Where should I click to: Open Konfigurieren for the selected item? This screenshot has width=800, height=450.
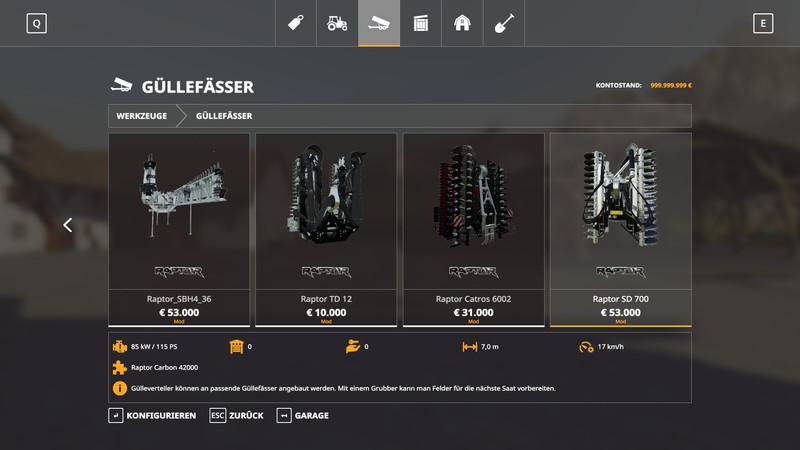[x=152, y=415]
